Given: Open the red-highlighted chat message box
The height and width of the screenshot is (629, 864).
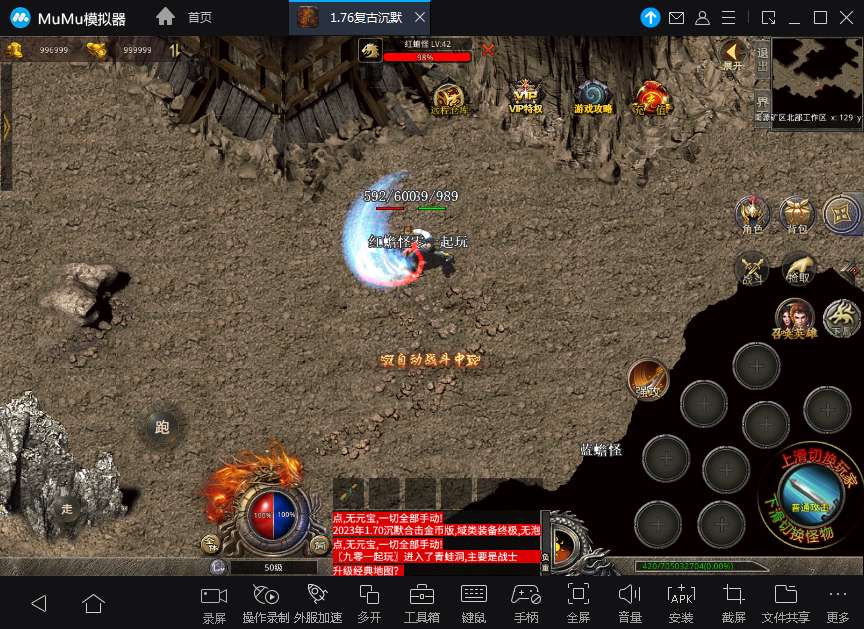Looking at the screenshot, I should 435,543.
